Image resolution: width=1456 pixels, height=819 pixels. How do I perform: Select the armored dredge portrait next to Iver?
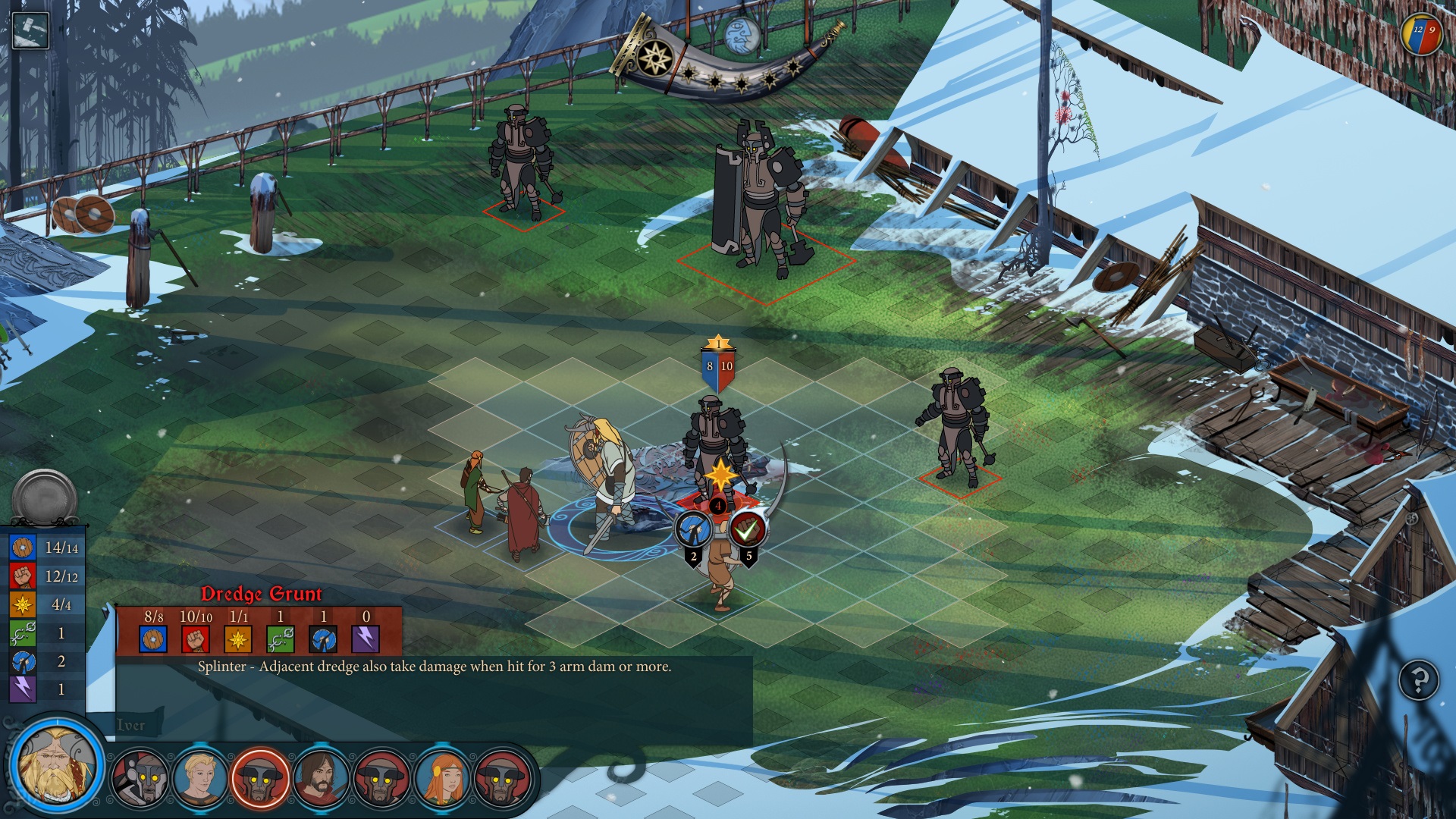coord(140,777)
